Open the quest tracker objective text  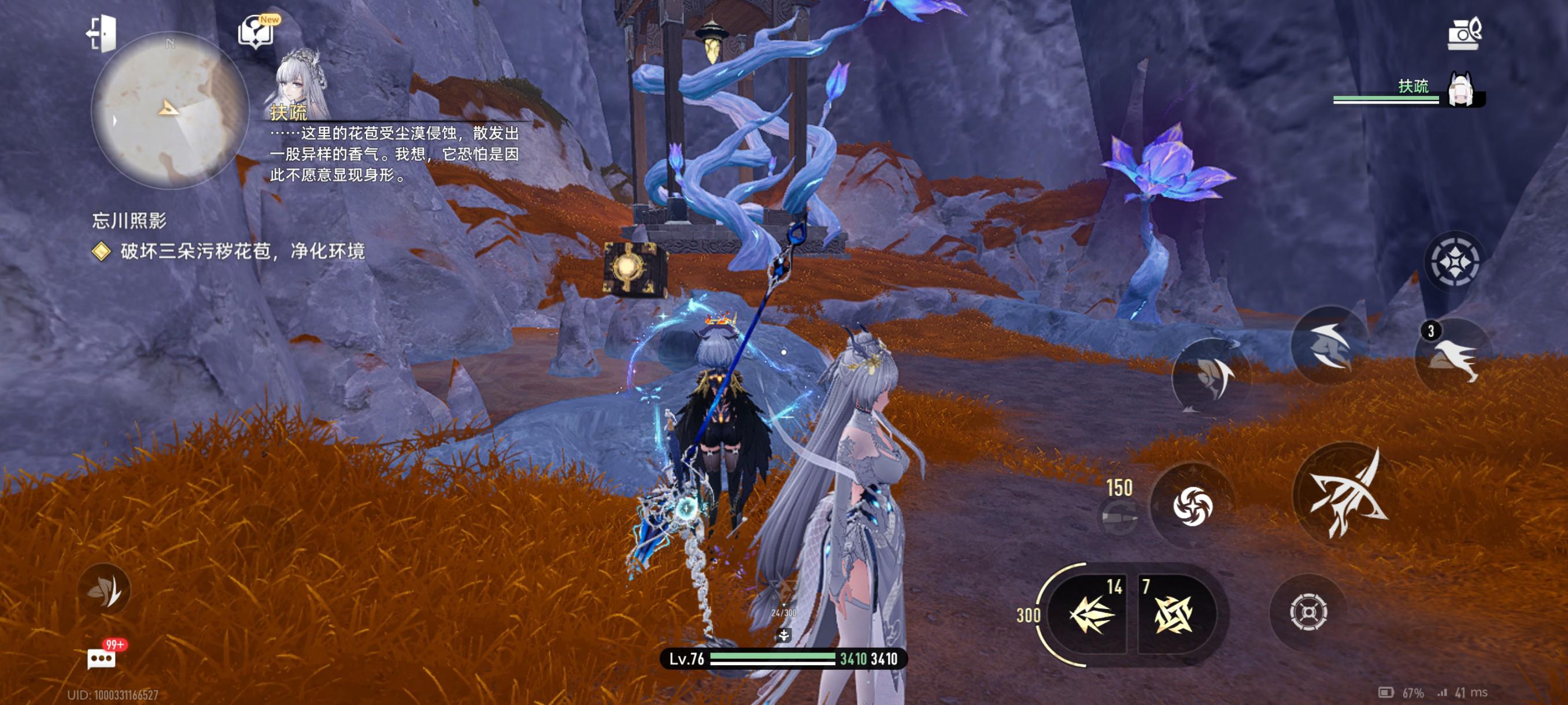tap(242, 251)
